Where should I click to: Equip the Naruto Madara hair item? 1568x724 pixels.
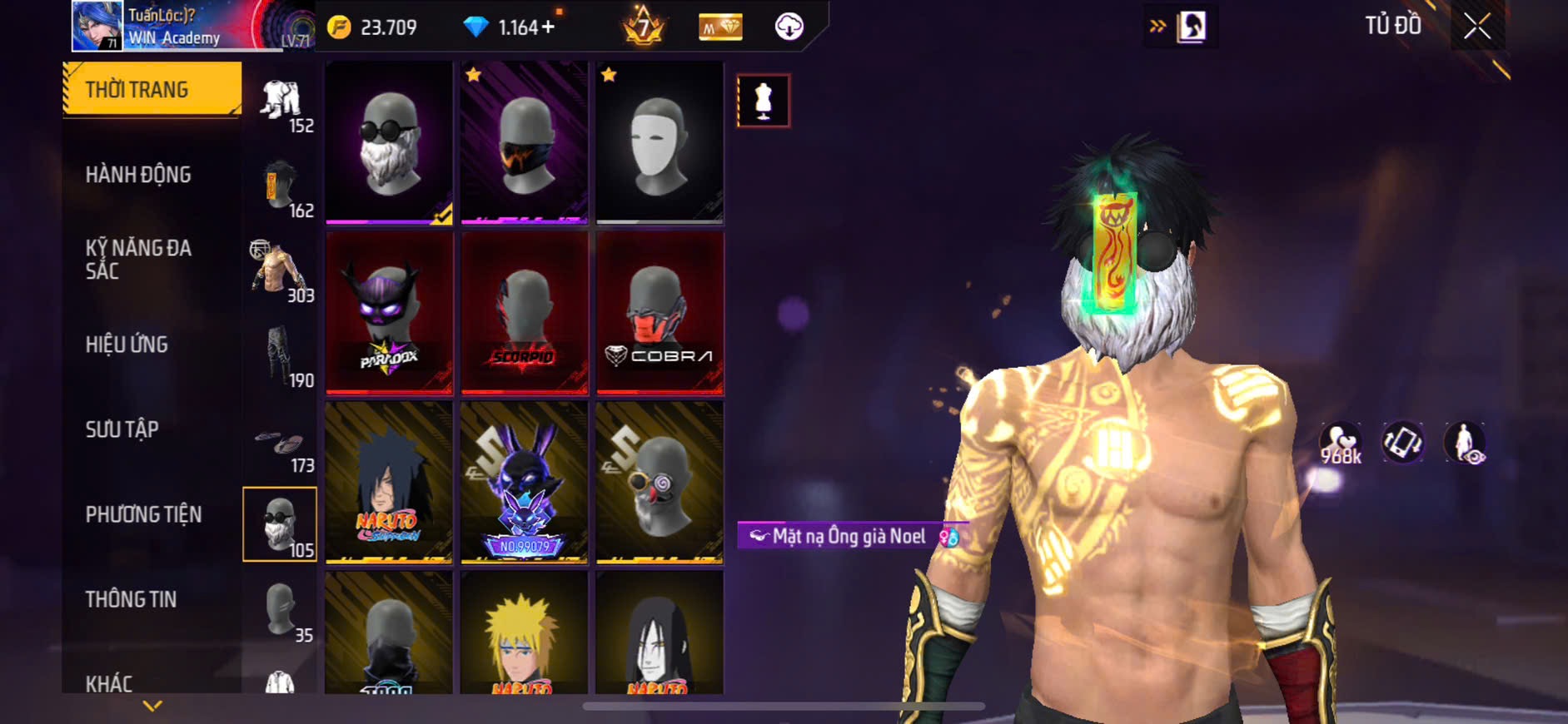pyautogui.click(x=389, y=482)
